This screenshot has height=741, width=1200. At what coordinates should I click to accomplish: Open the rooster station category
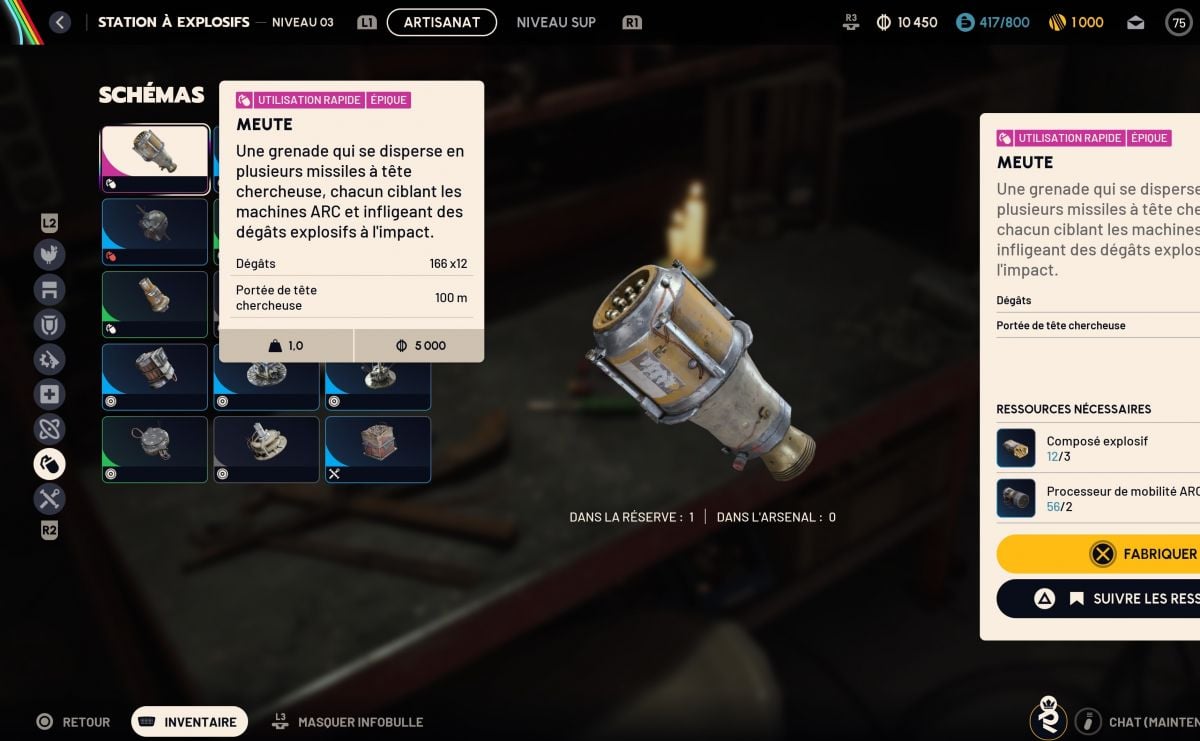pyautogui.click(x=49, y=255)
